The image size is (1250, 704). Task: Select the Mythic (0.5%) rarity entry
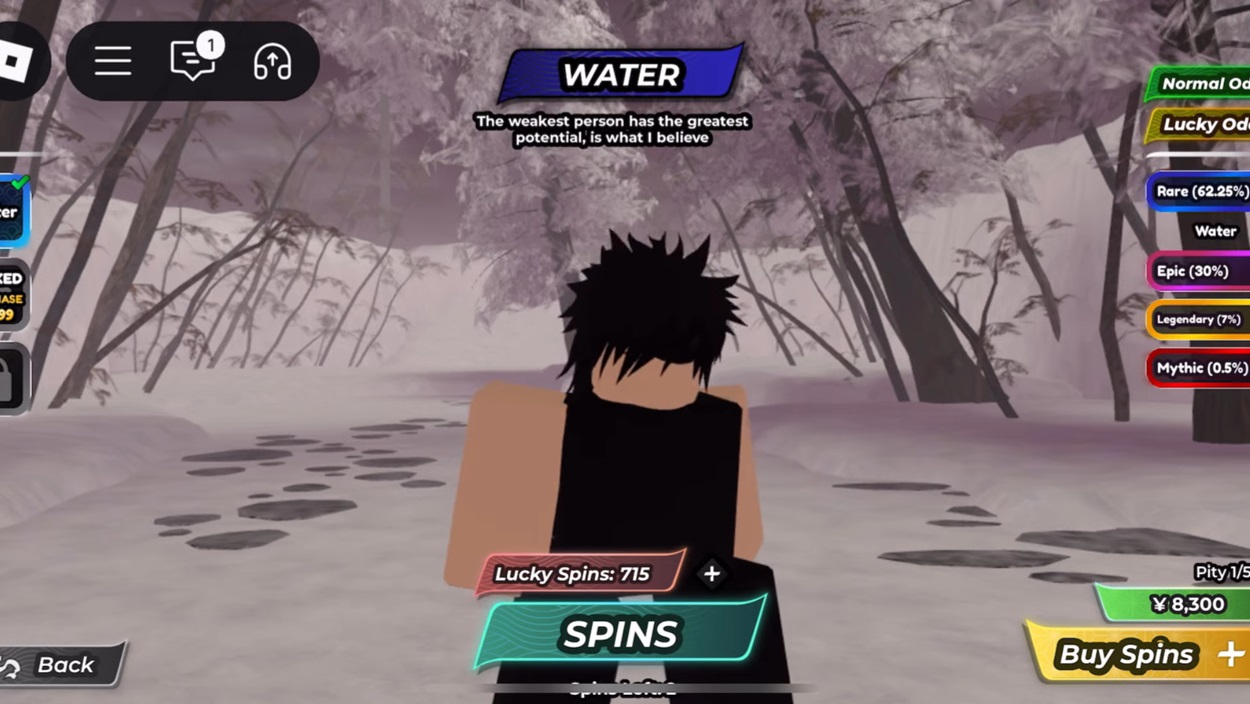1199,368
